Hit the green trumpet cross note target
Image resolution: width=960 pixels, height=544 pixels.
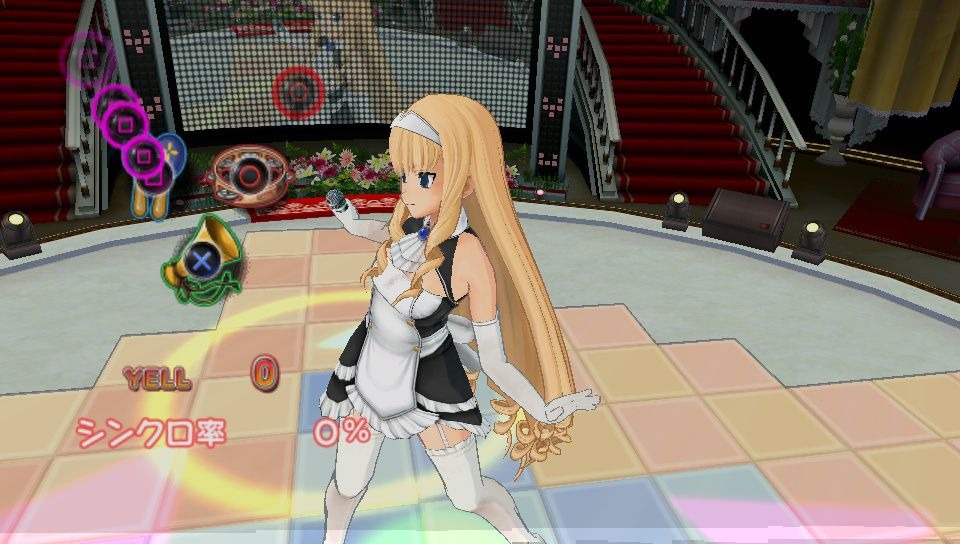pos(203,261)
